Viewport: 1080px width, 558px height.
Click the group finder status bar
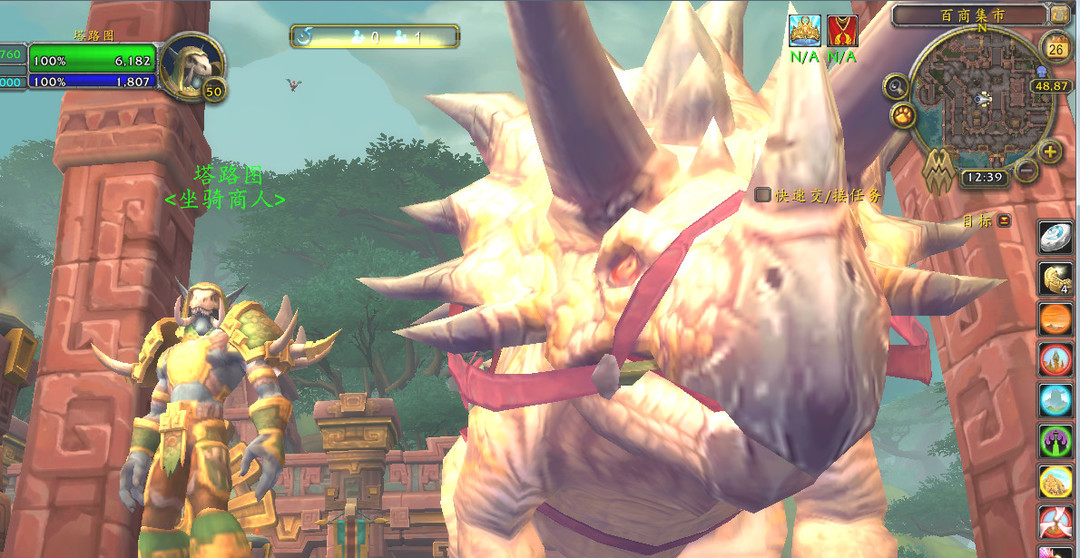click(375, 37)
